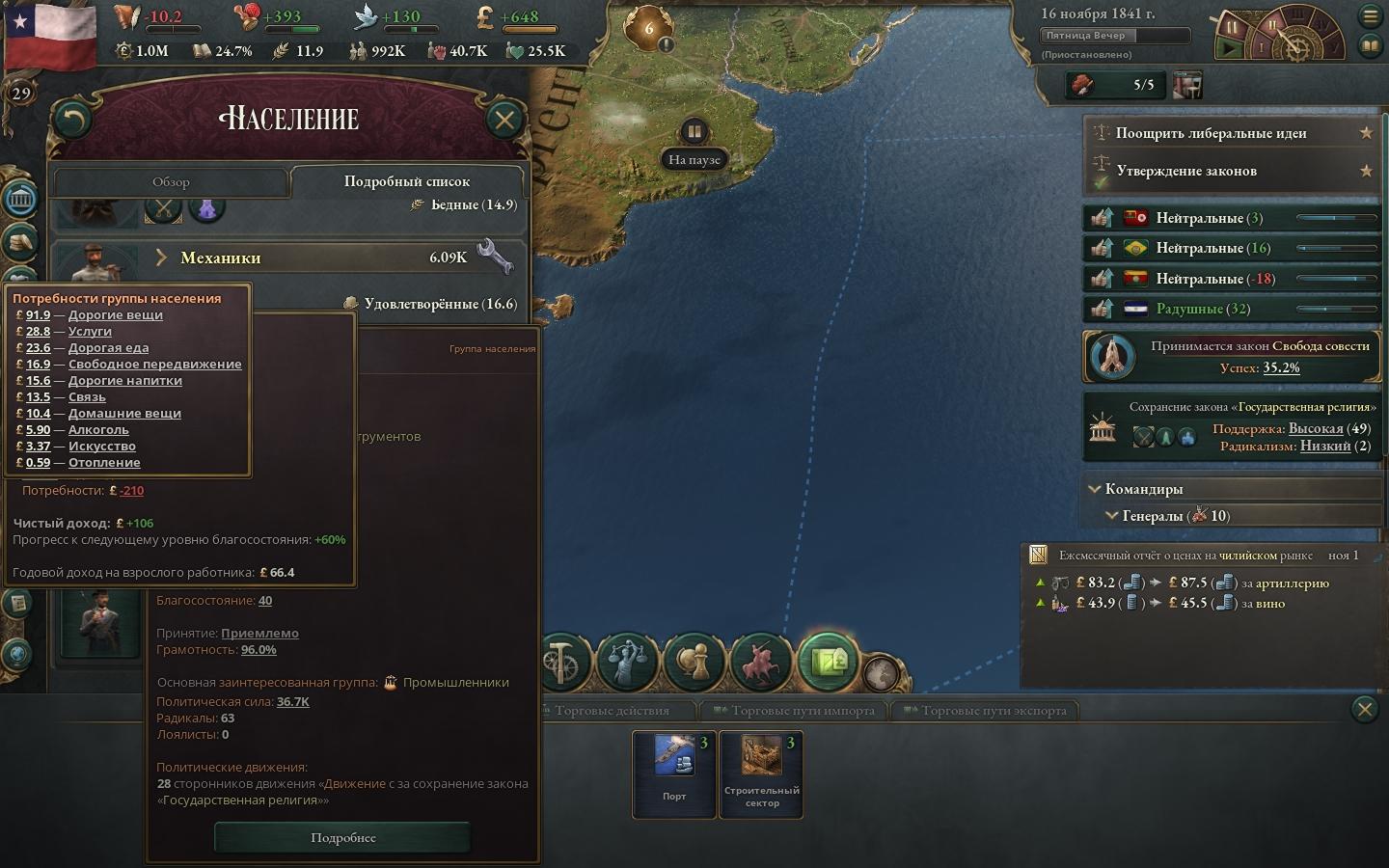Switch to the Обзор tab

coord(171,181)
